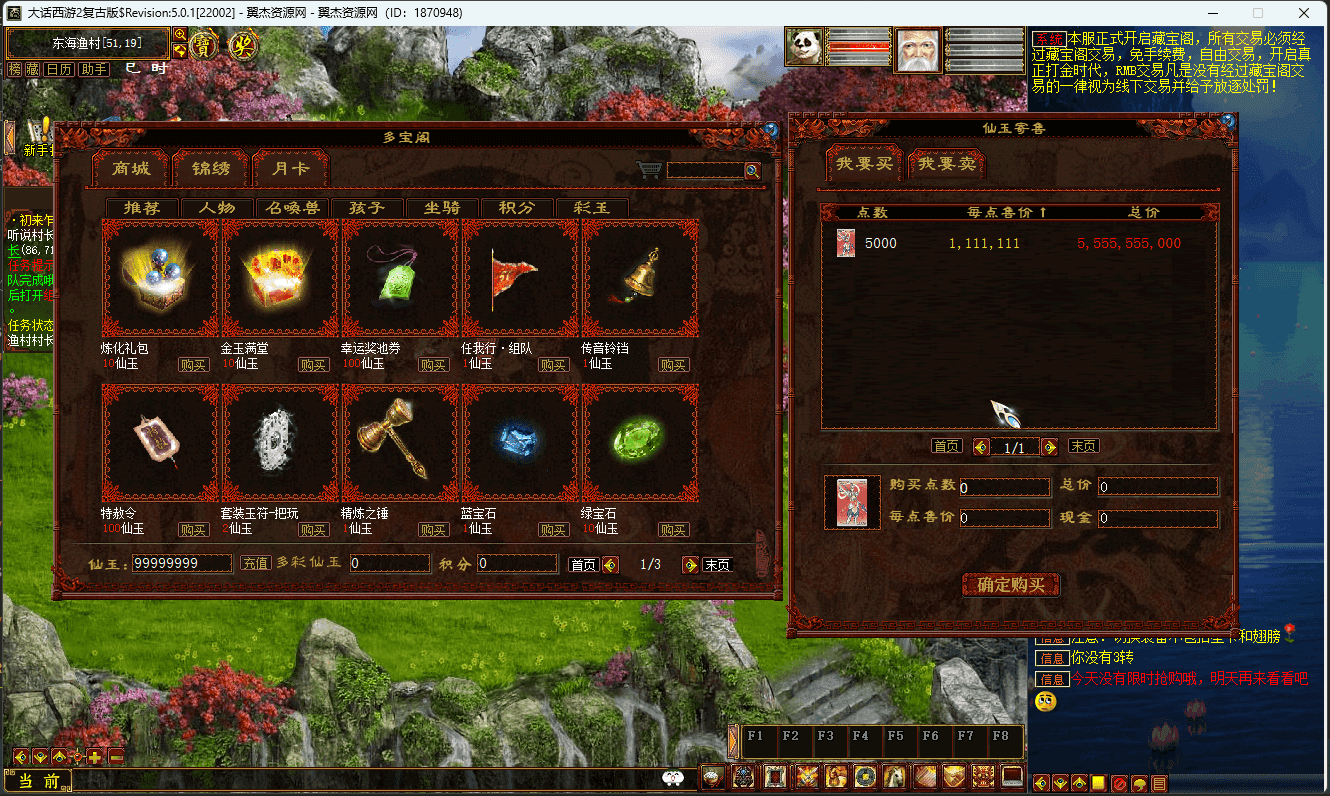
Task: Confirm with the 确定购买 button
Action: point(1010,585)
